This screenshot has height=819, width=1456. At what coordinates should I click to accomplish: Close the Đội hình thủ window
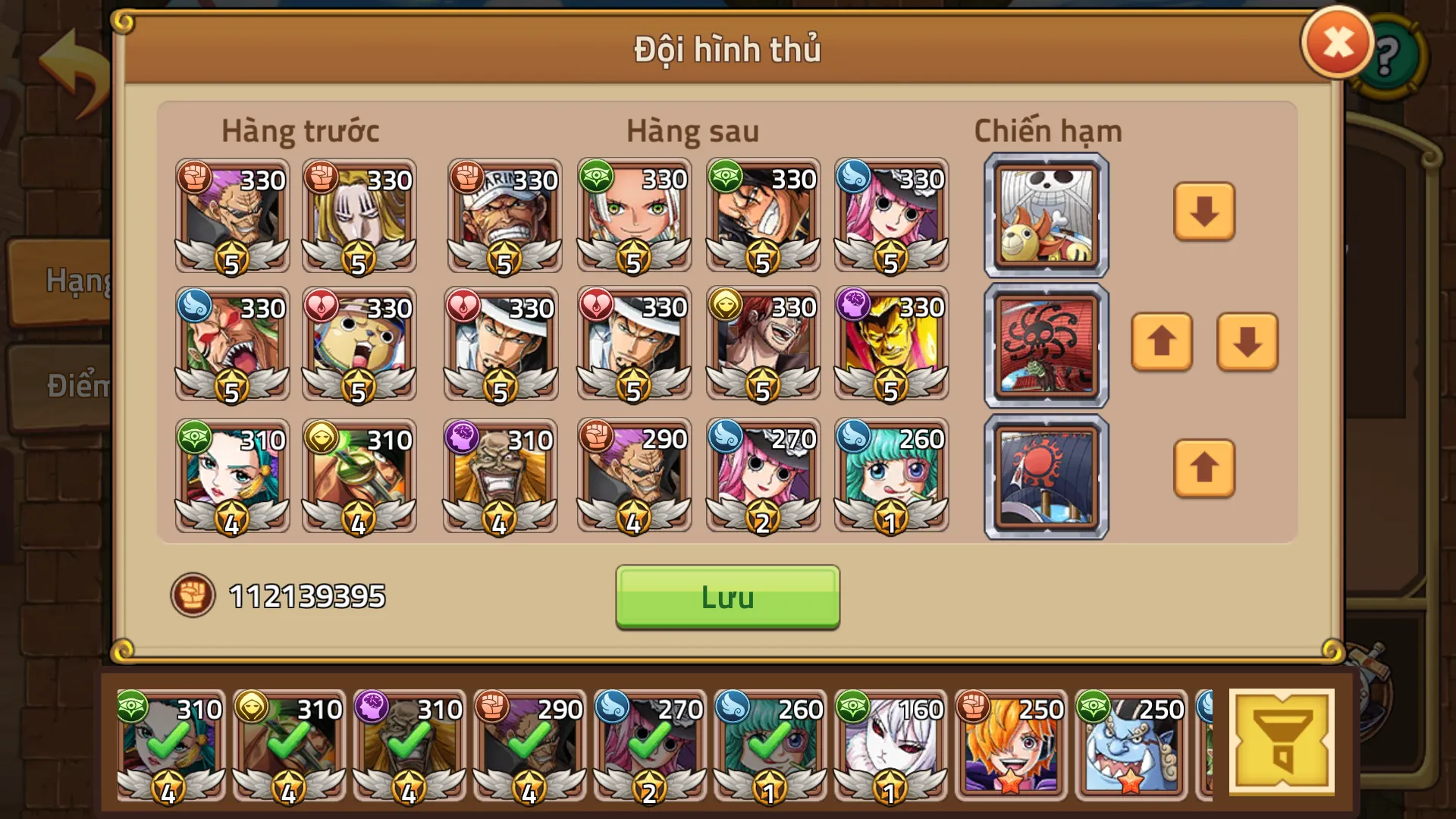coord(1335,42)
